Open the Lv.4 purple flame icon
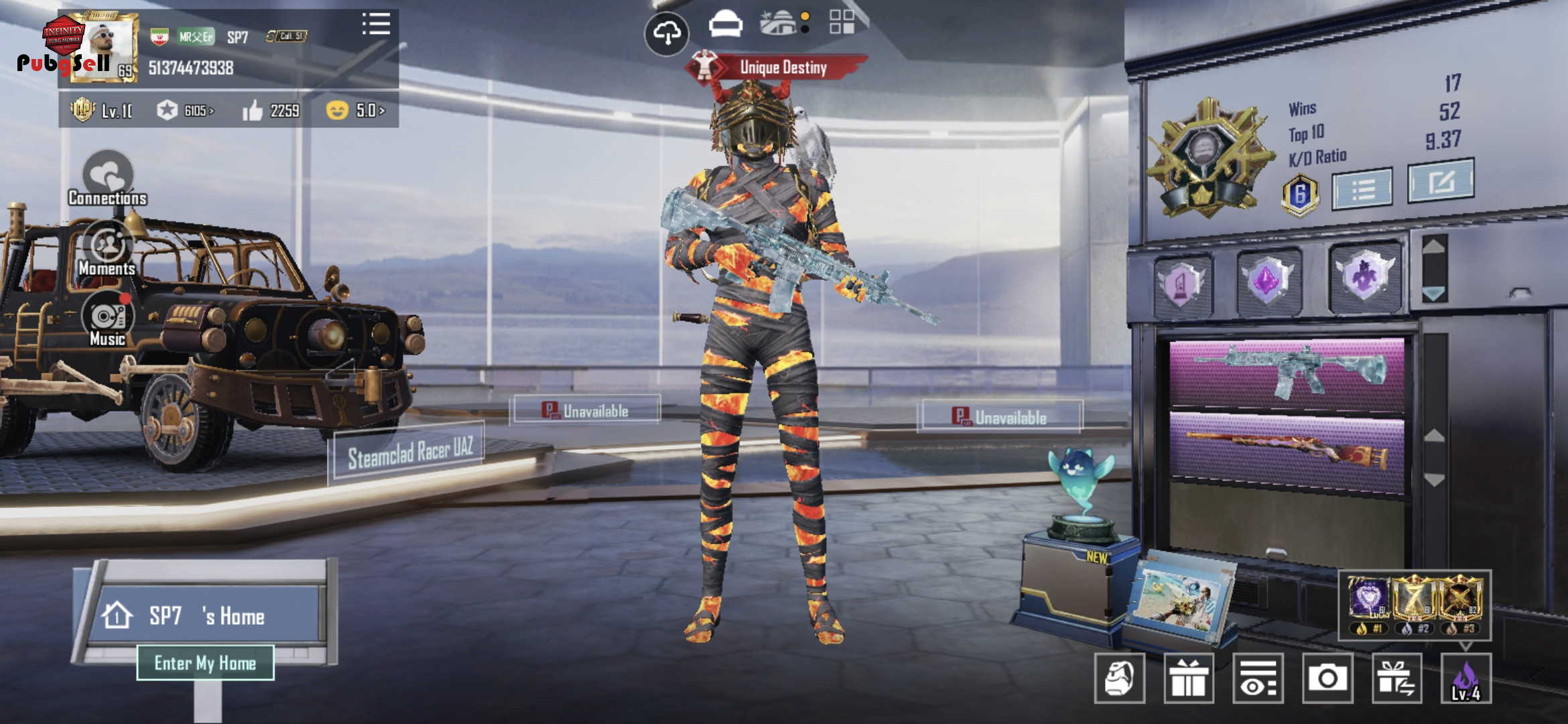Screen dimensions: 1568x724 [1465, 678]
